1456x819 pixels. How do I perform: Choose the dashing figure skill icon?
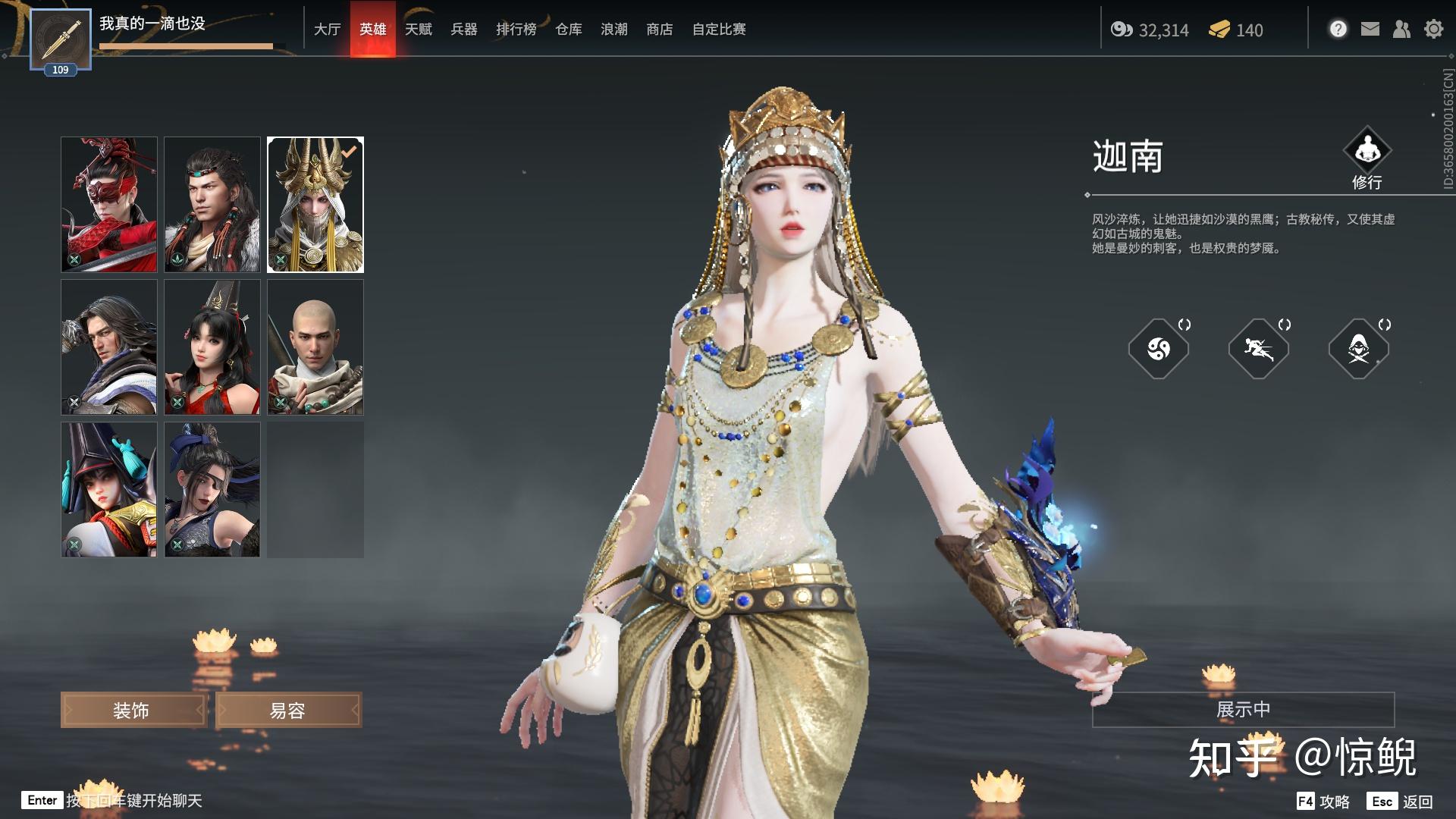1258,349
